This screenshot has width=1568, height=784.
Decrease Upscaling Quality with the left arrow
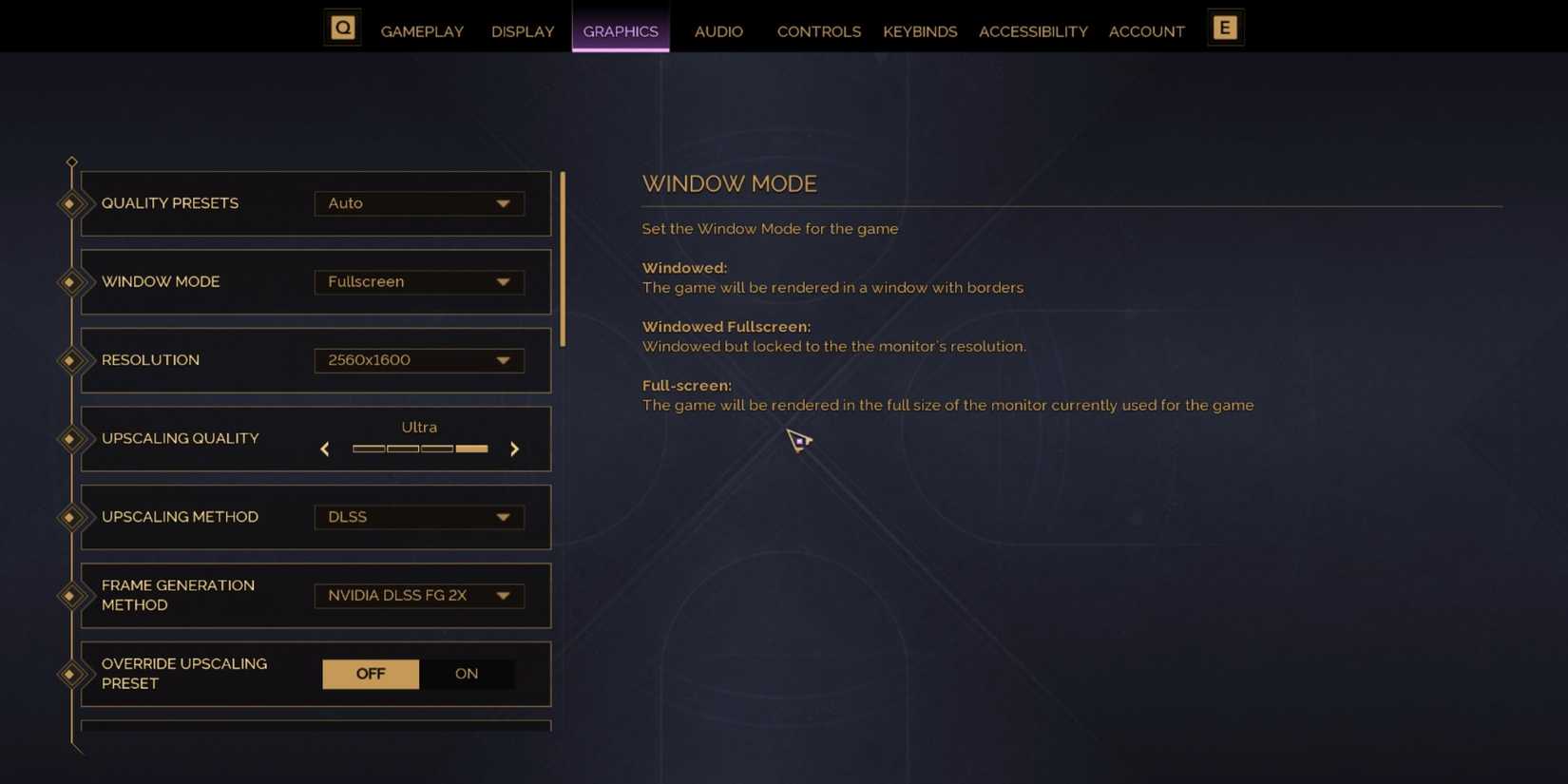(x=324, y=449)
